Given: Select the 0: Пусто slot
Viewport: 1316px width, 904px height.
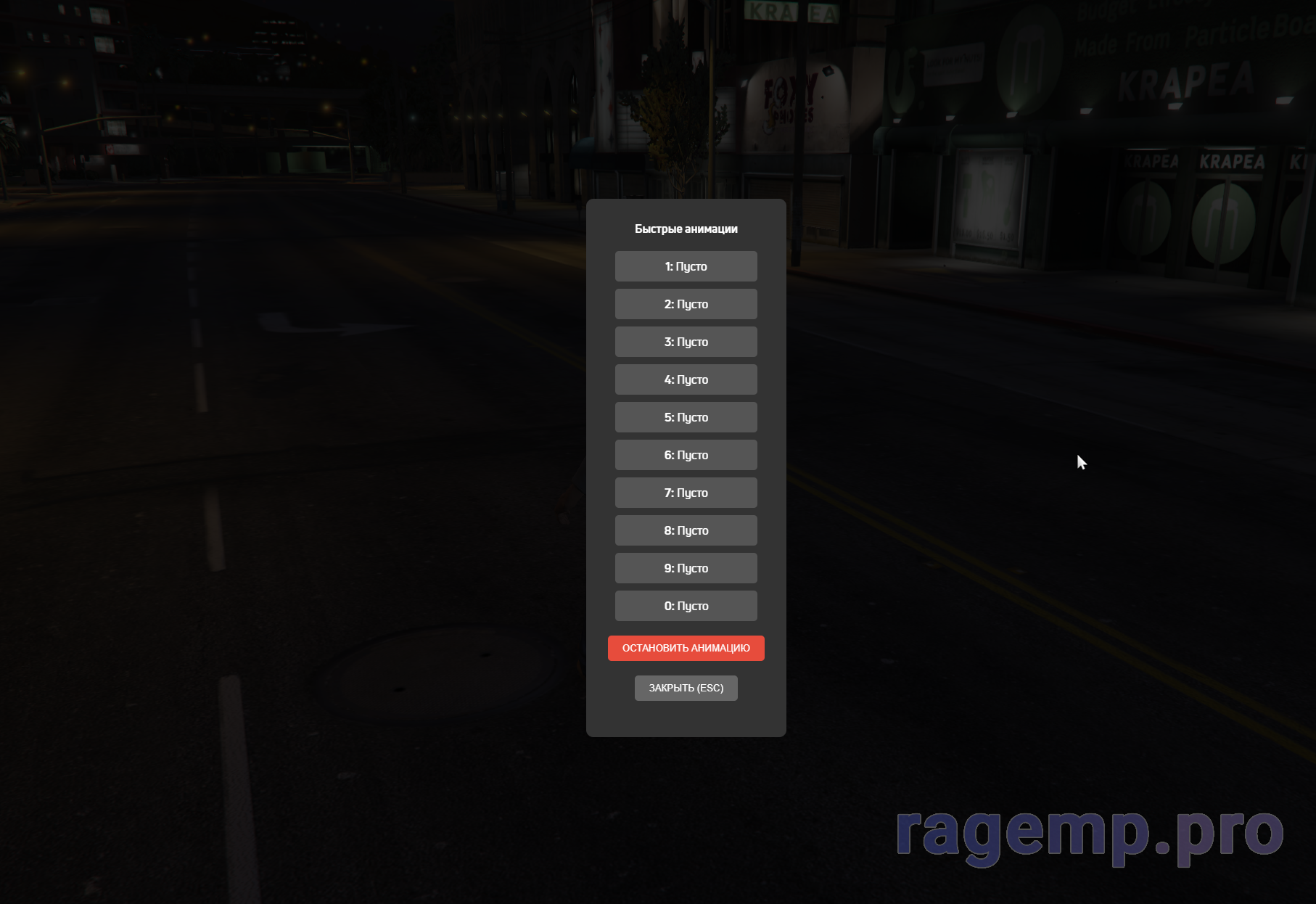Looking at the screenshot, I should tap(686, 606).
